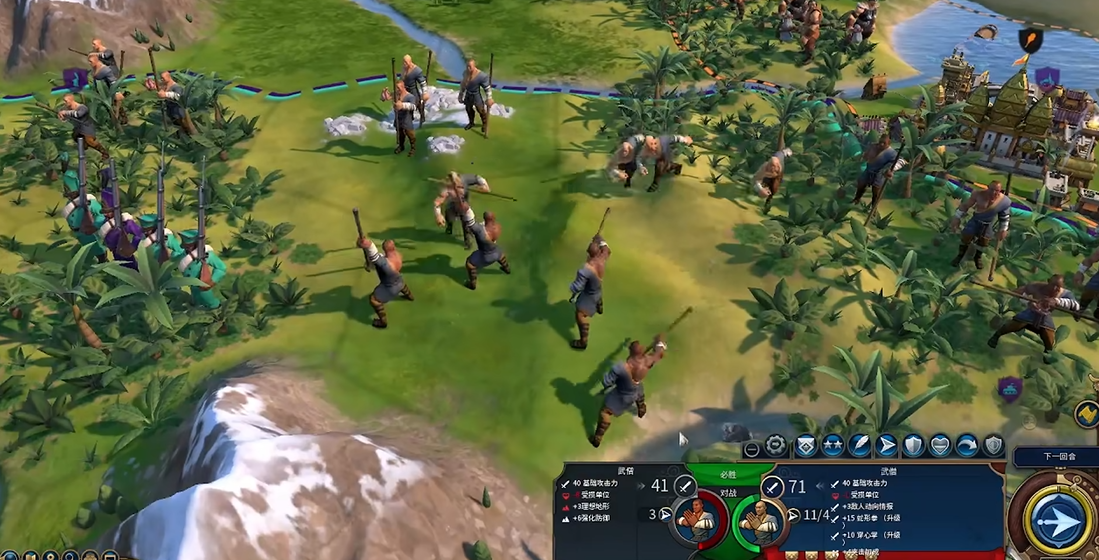Choose the feather unit action icon
The width and height of the screenshot is (1099, 560).
point(859,446)
